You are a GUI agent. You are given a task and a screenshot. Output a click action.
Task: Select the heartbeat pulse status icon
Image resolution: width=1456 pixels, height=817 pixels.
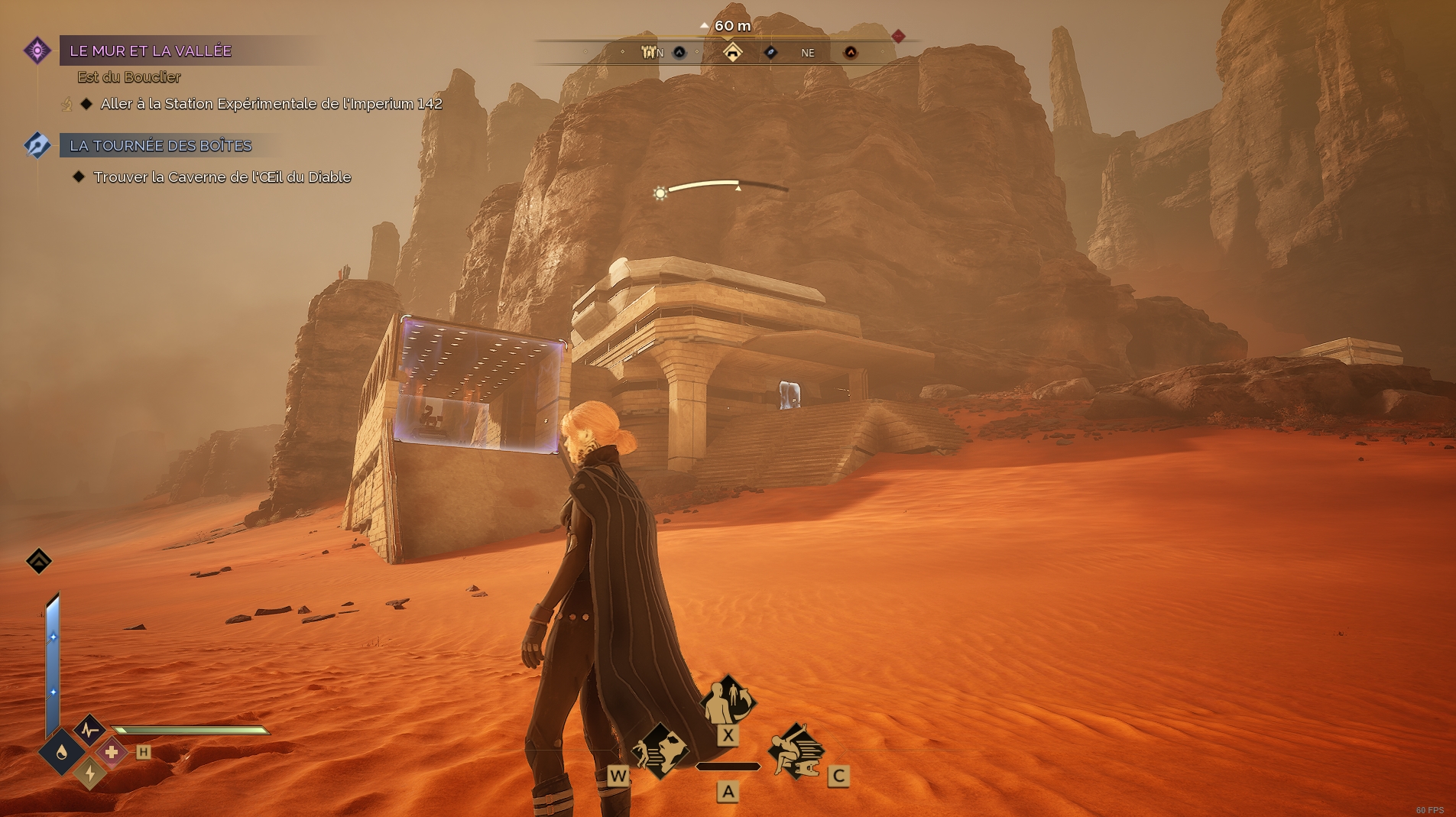point(89,730)
